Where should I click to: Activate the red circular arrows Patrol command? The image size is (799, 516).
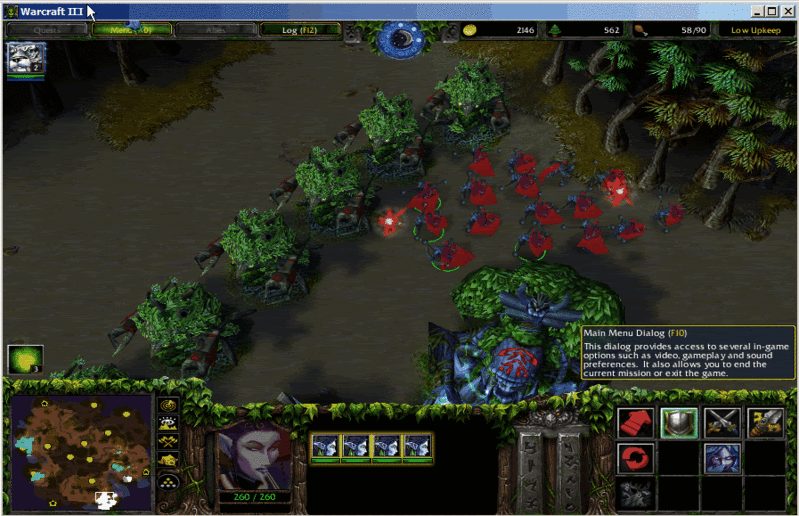[634, 459]
